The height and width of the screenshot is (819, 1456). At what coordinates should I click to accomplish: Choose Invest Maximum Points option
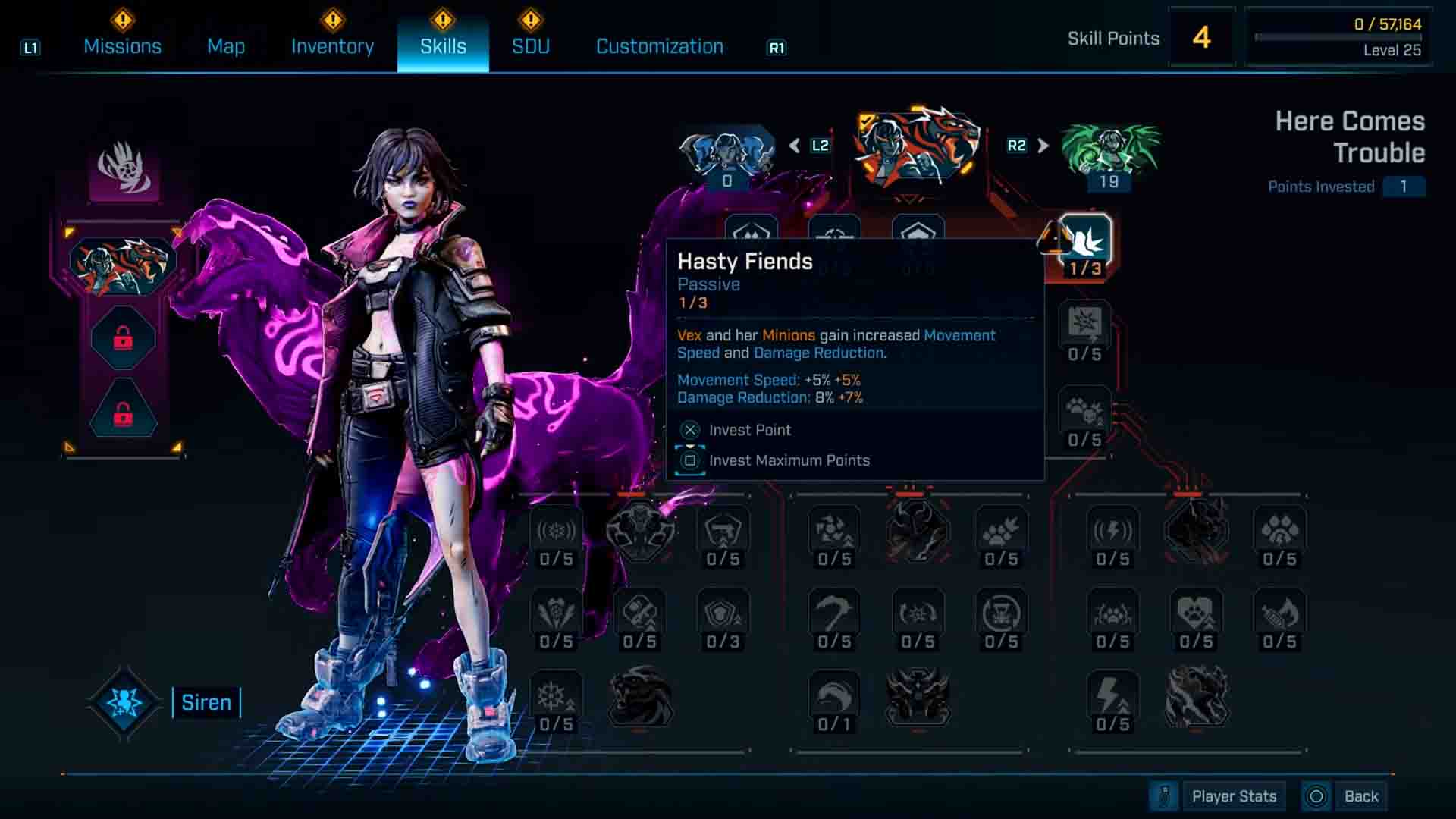click(x=789, y=460)
